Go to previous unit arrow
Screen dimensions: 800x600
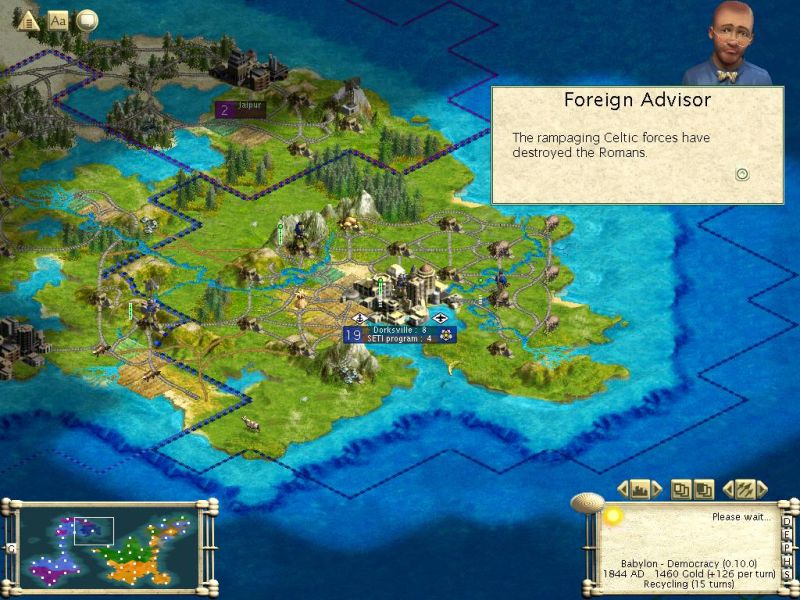pos(727,489)
